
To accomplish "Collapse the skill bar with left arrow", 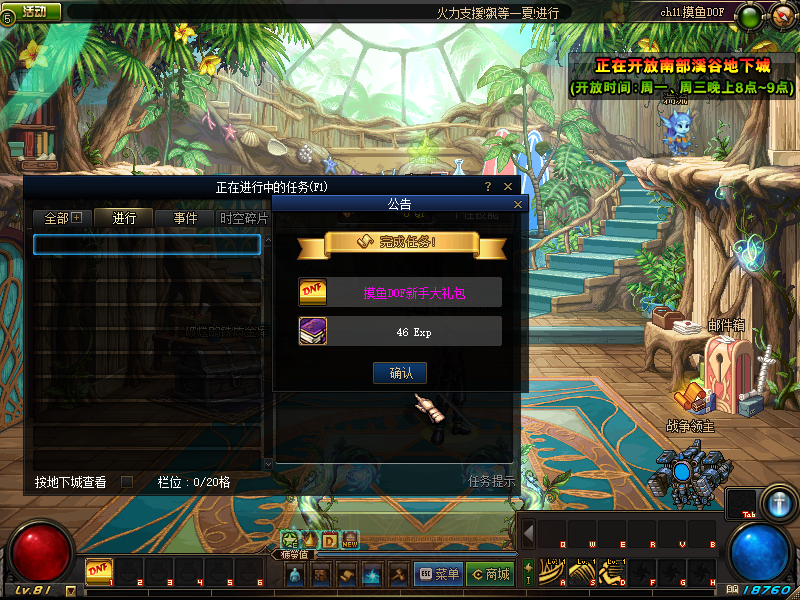I will (x=528, y=532).
